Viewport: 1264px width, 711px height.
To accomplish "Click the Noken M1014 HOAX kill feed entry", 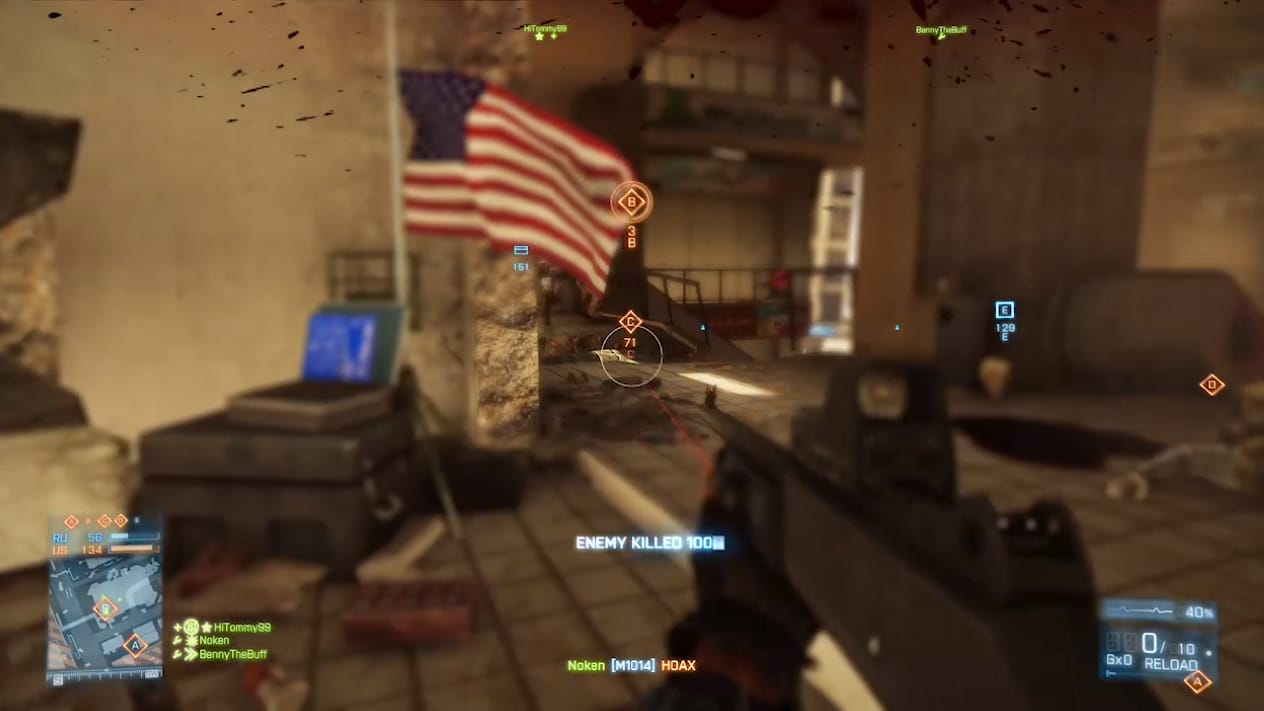I will [x=631, y=665].
